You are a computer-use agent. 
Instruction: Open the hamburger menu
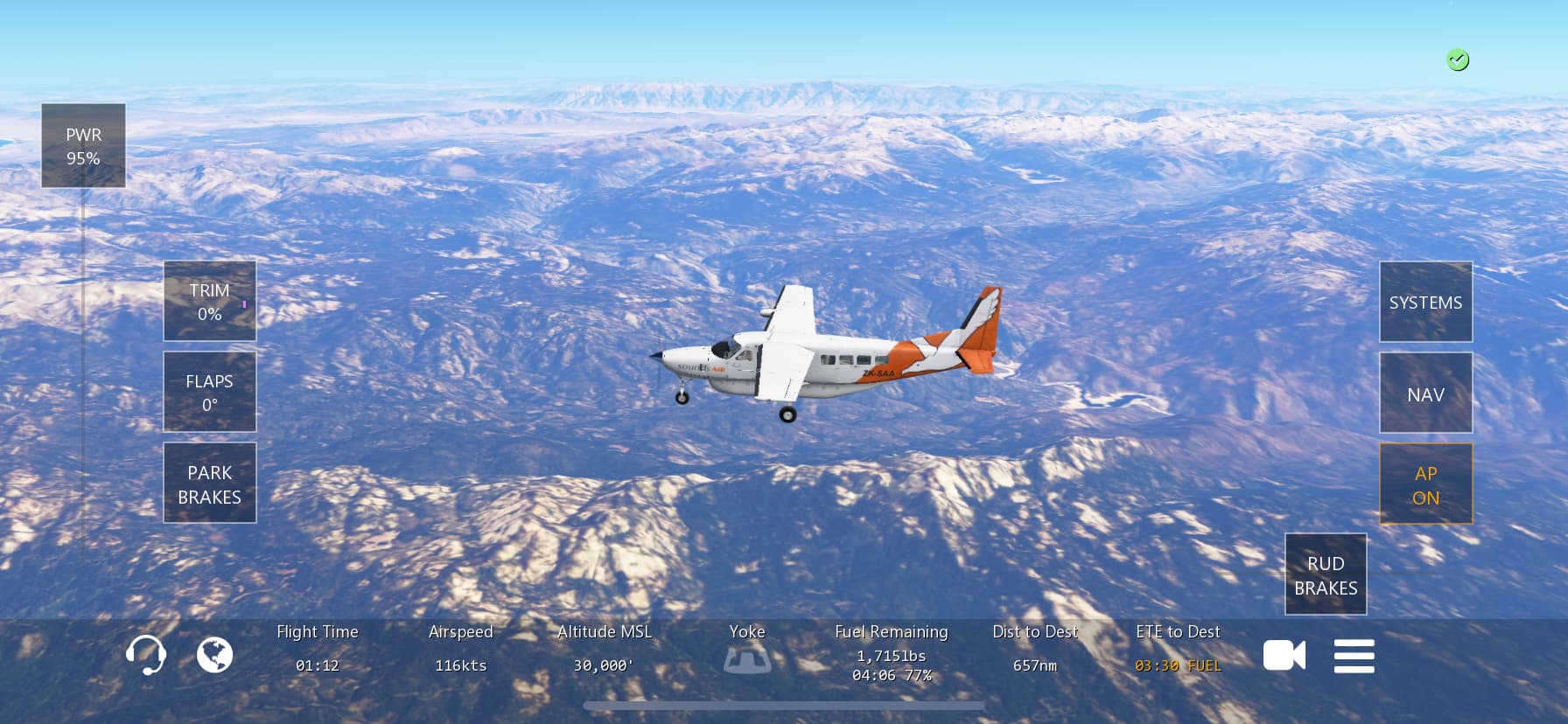(1354, 656)
